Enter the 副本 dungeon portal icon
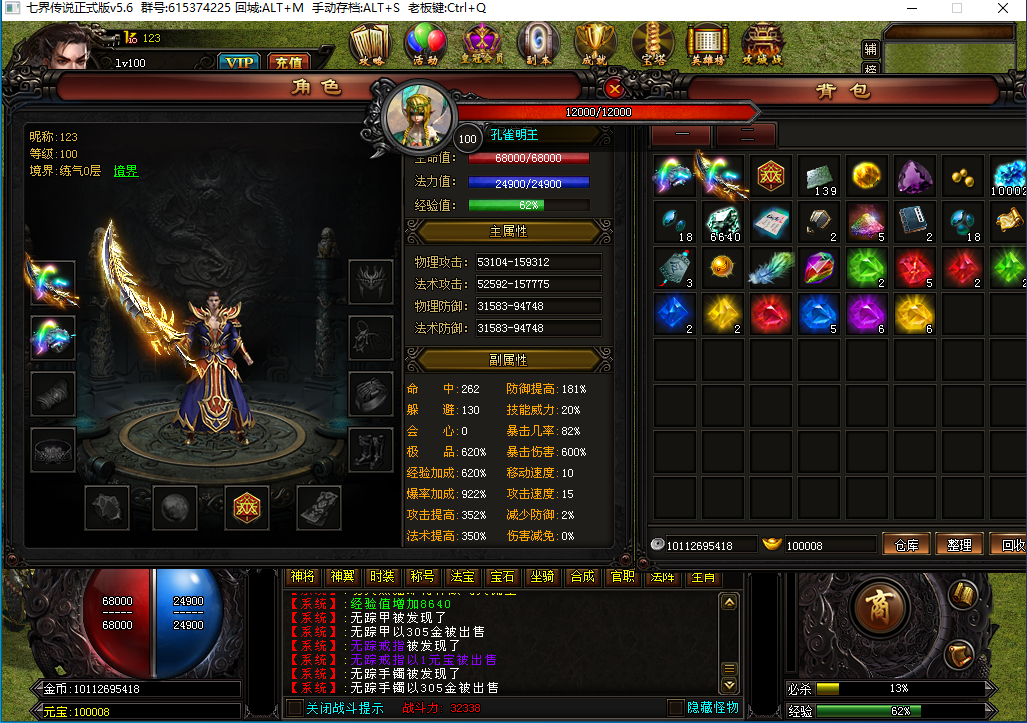Image resolution: width=1027 pixels, height=723 pixels. 539,43
